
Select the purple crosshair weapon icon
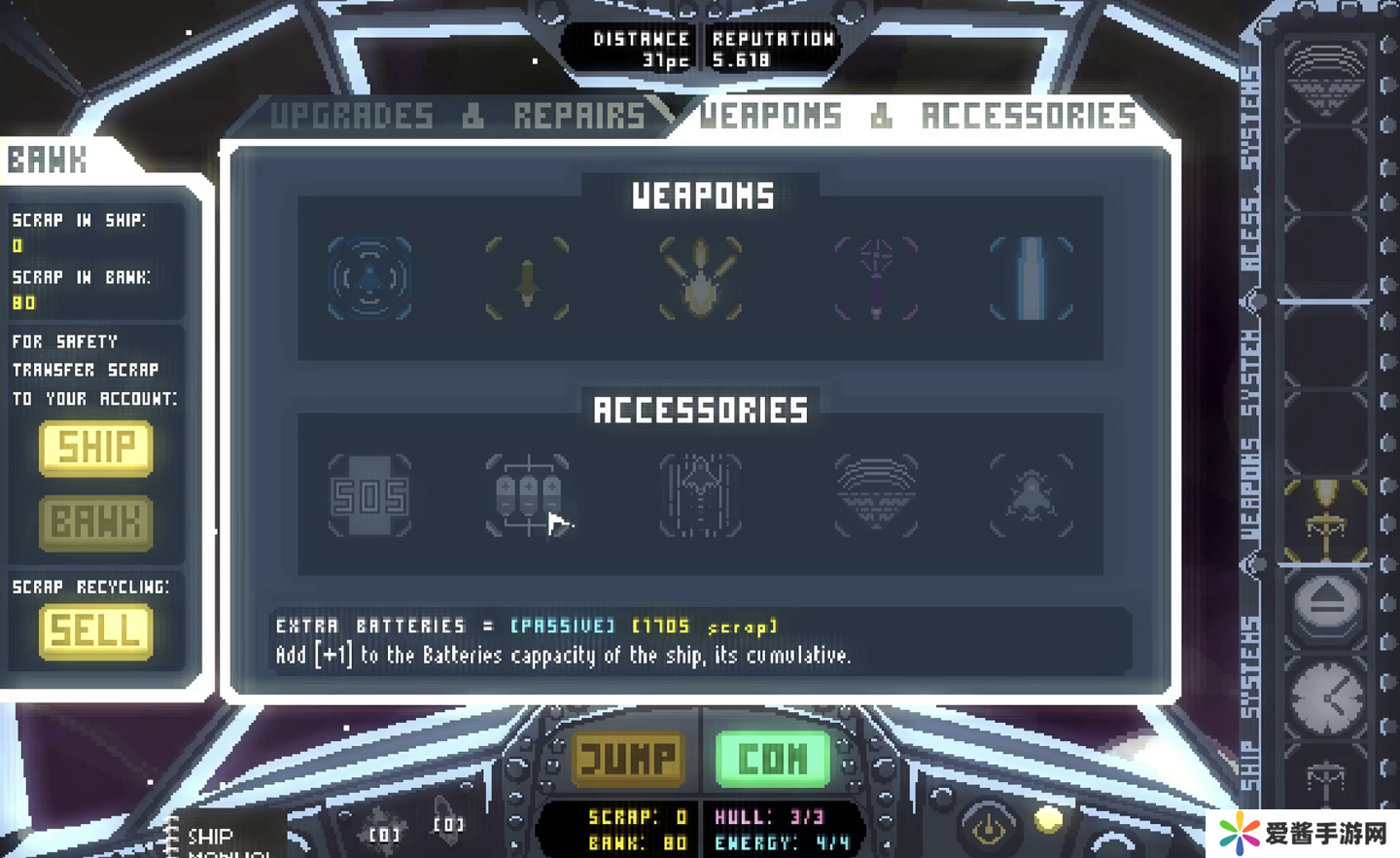[x=875, y=279]
